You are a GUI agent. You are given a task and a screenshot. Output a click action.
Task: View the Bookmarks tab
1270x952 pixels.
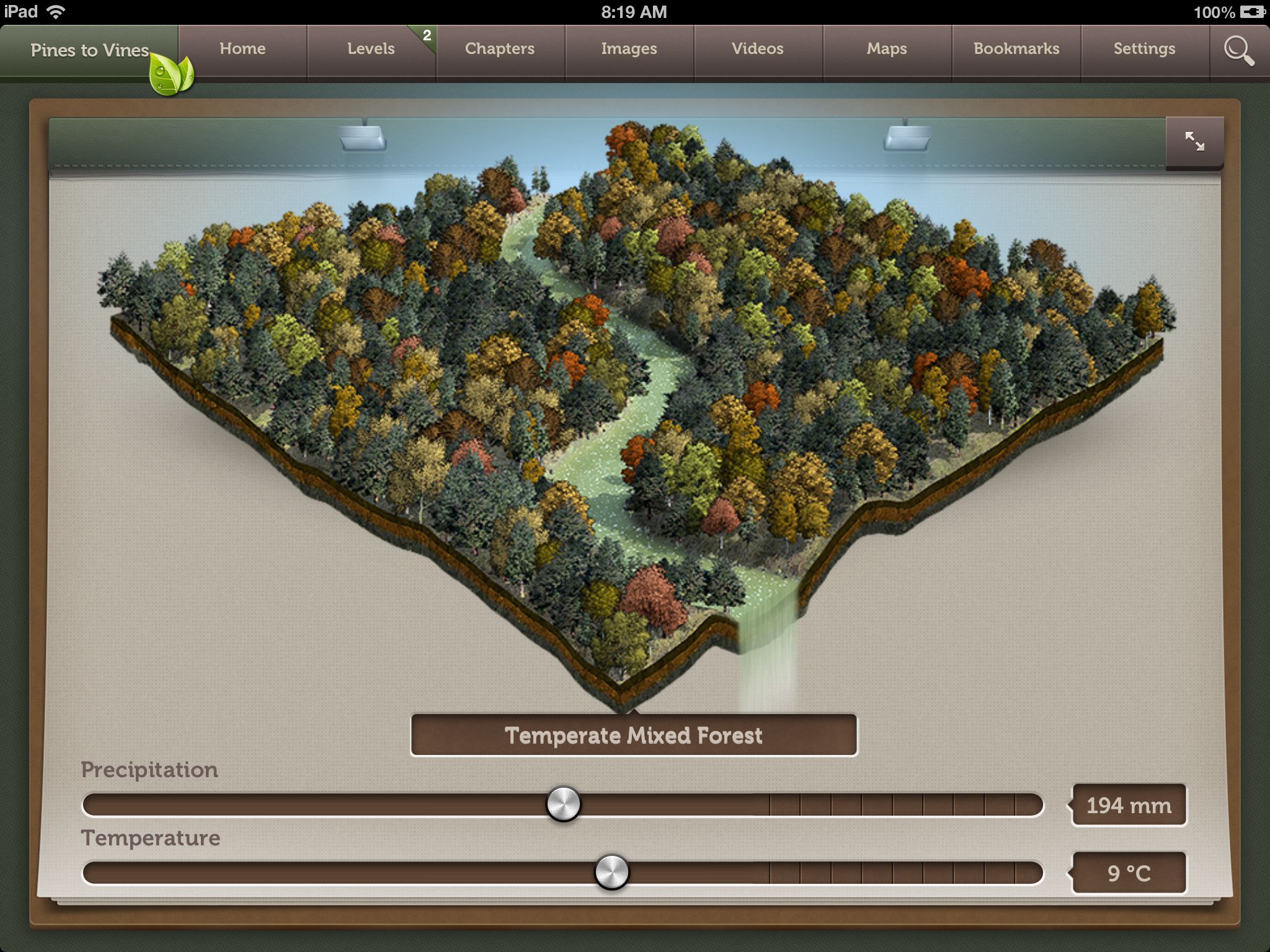[x=1016, y=49]
